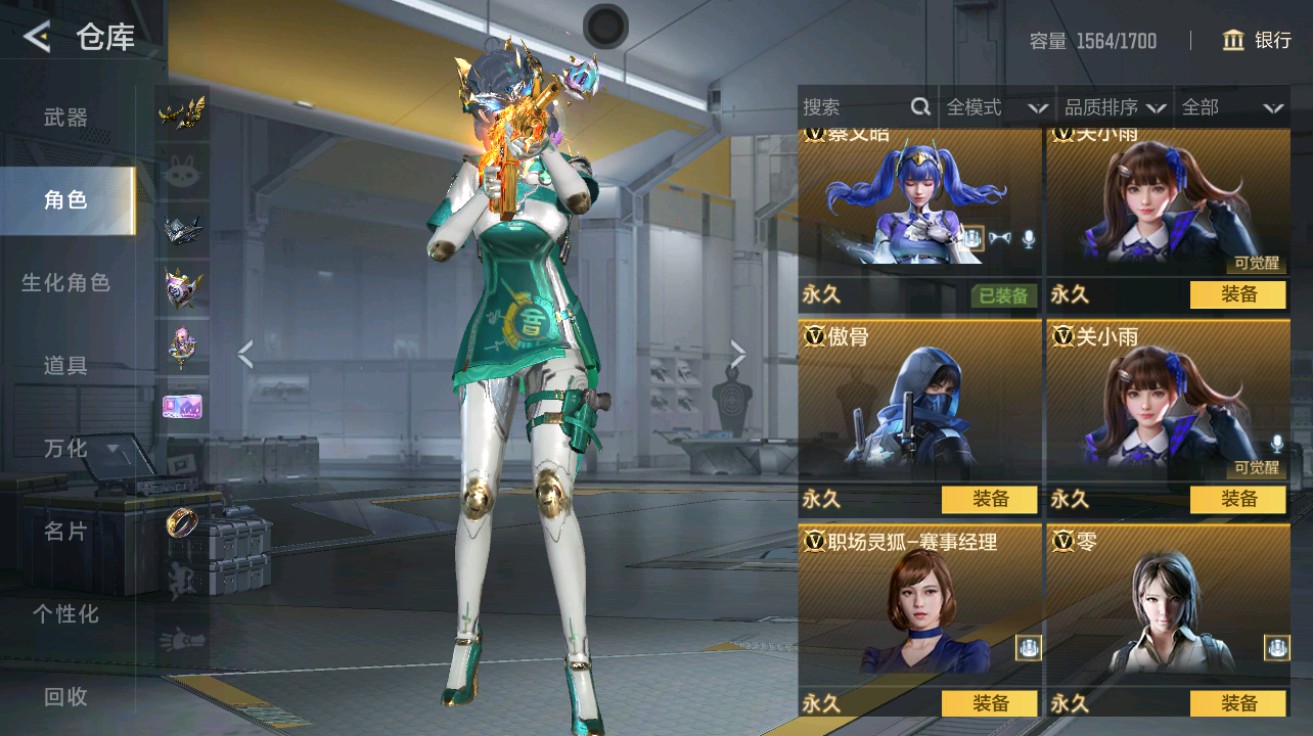Click the 搜索 search field
The image size is (1313, 736).
tap(855, 107)
